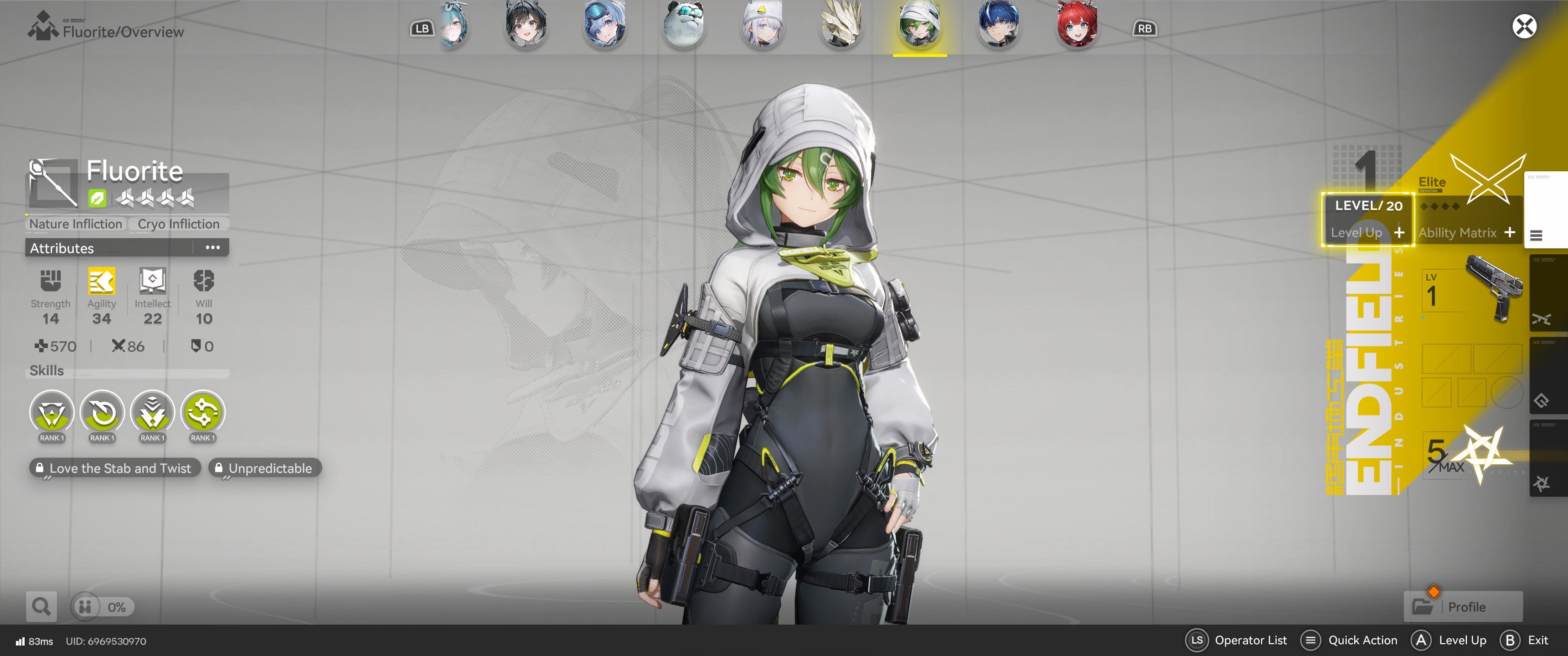View locked talent Love the Stab and Twist
Screen dimensions: 1568x656
[115, 468]
